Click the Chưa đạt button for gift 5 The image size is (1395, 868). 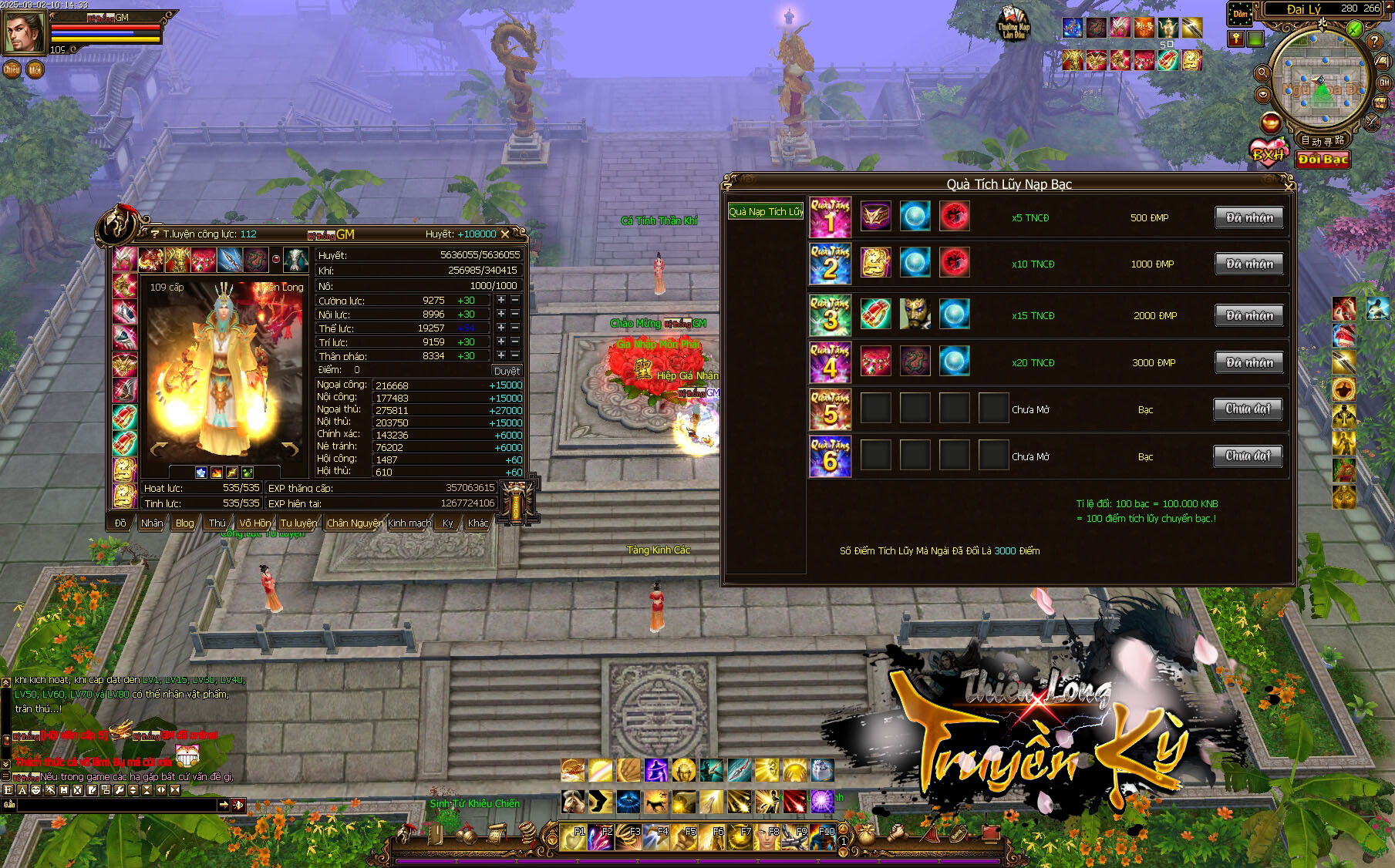[1248, 409]
